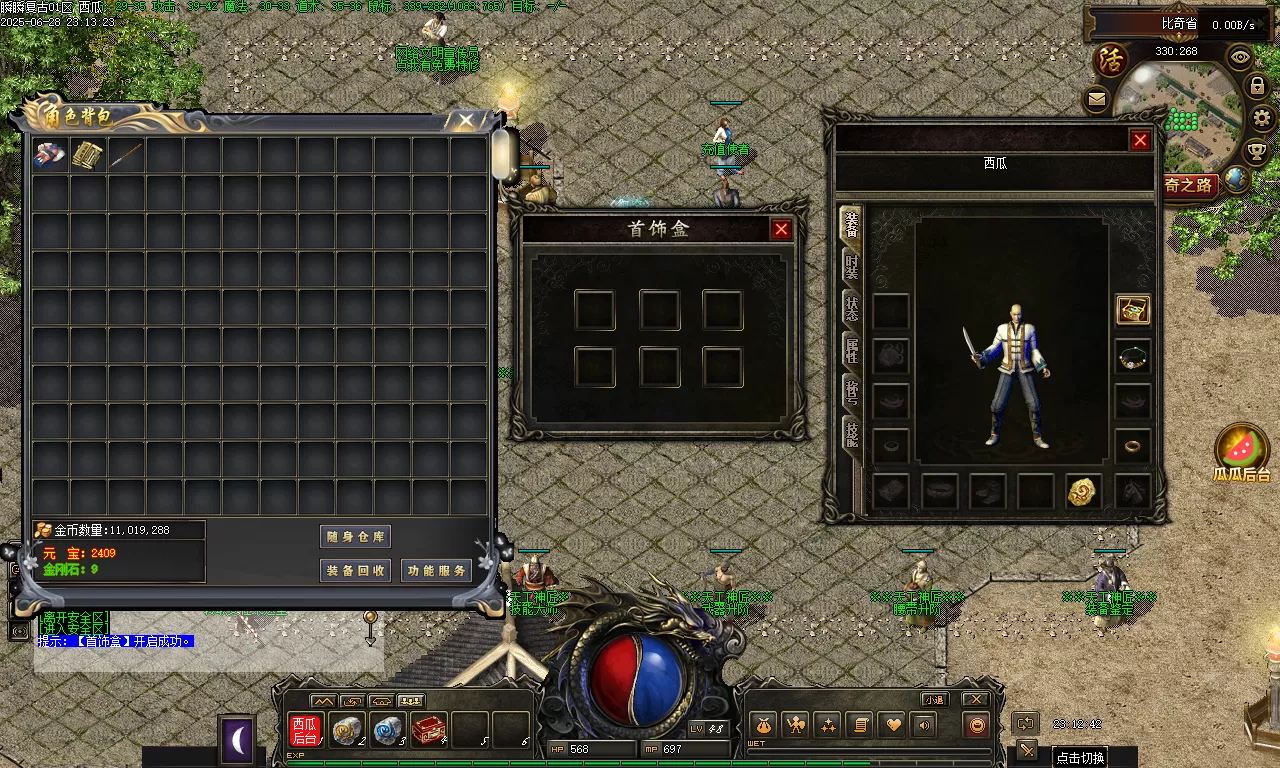This screenshot has width=1280, height=768.
Task: Show the 技能 skills tab
Action: [x=851, y=433]
